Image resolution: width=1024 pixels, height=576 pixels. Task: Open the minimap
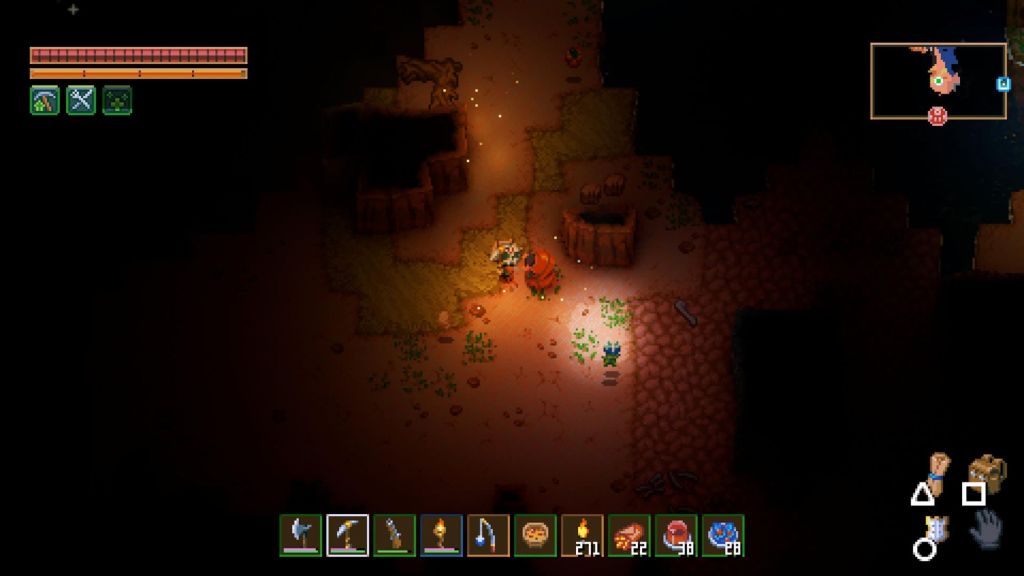click(x=938, y=80)
